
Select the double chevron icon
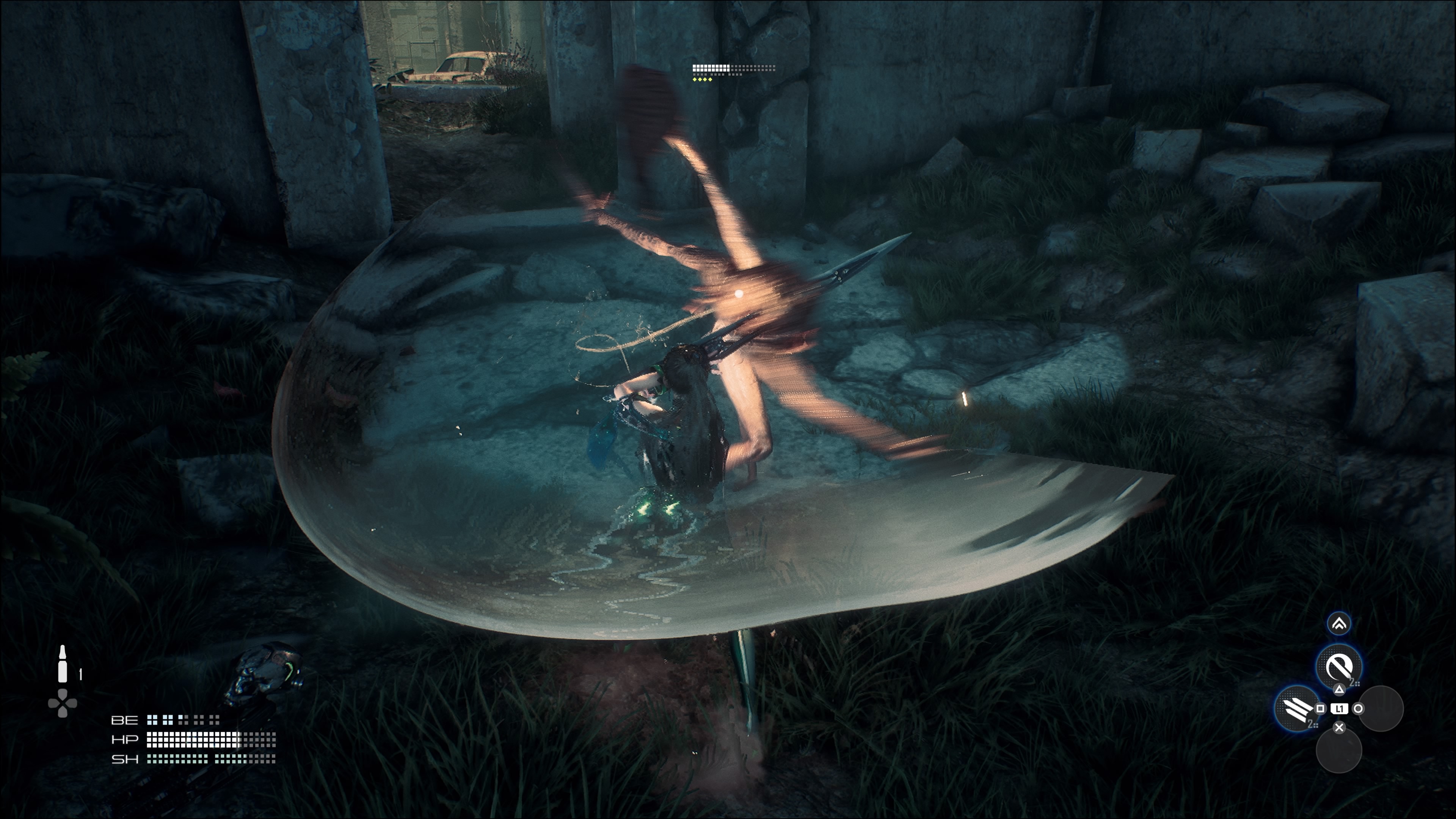tap(1338, 623)
